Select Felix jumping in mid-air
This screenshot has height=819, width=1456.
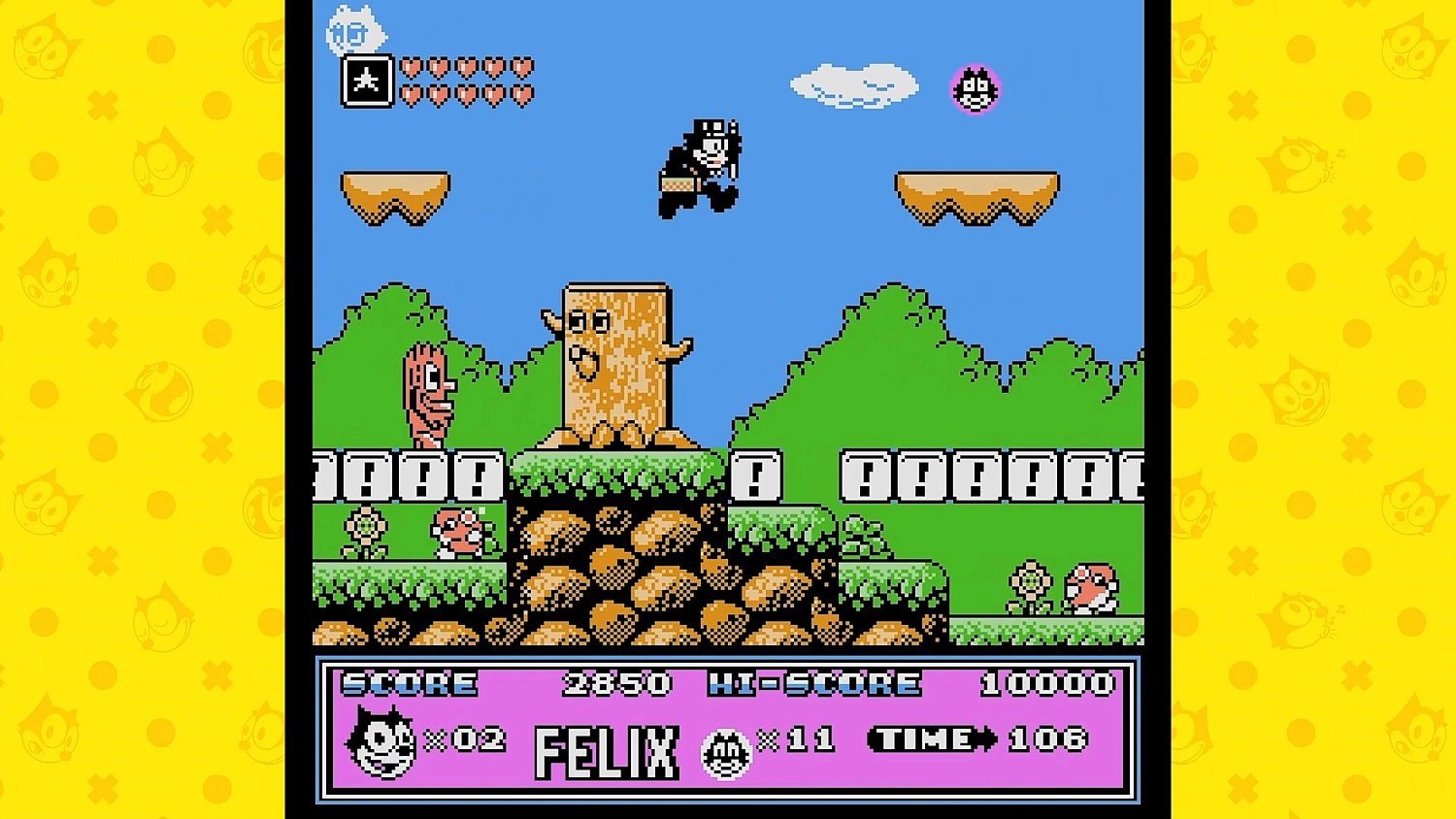tap(701, 165)
